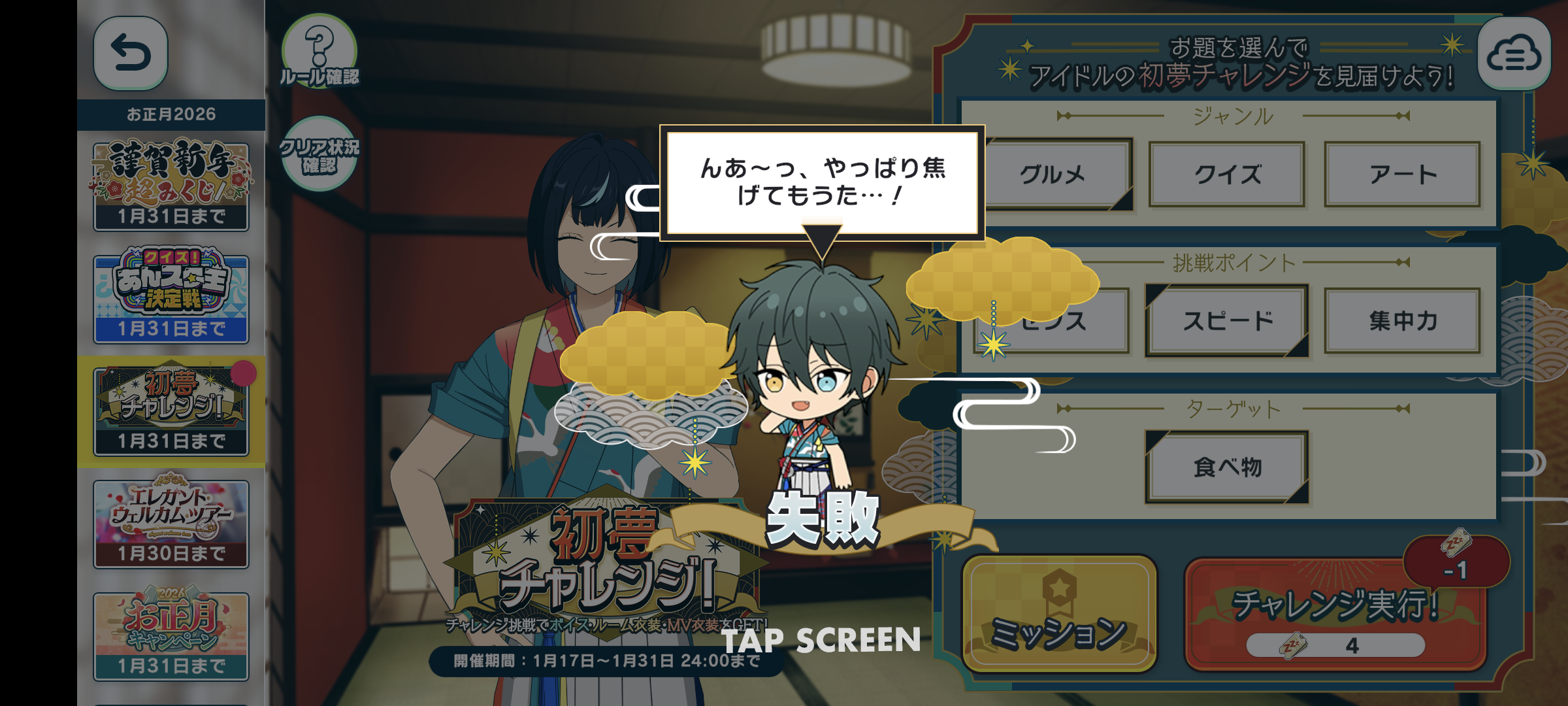Image resolution: width=1568 pixels, height=706 pixels.
Task: Select the クイズ!あんスタ王決定戦 banner
Action: (x=171, y=298)
